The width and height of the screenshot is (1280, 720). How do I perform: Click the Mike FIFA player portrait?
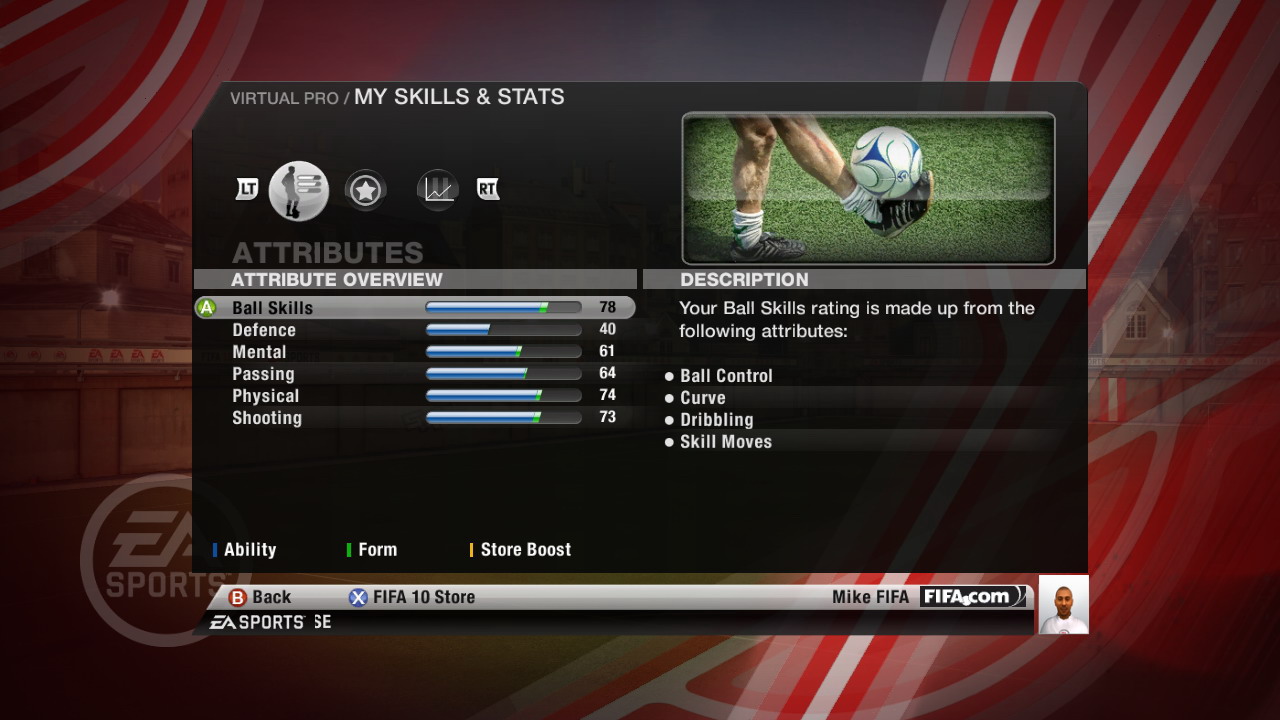coord(1063,604)
